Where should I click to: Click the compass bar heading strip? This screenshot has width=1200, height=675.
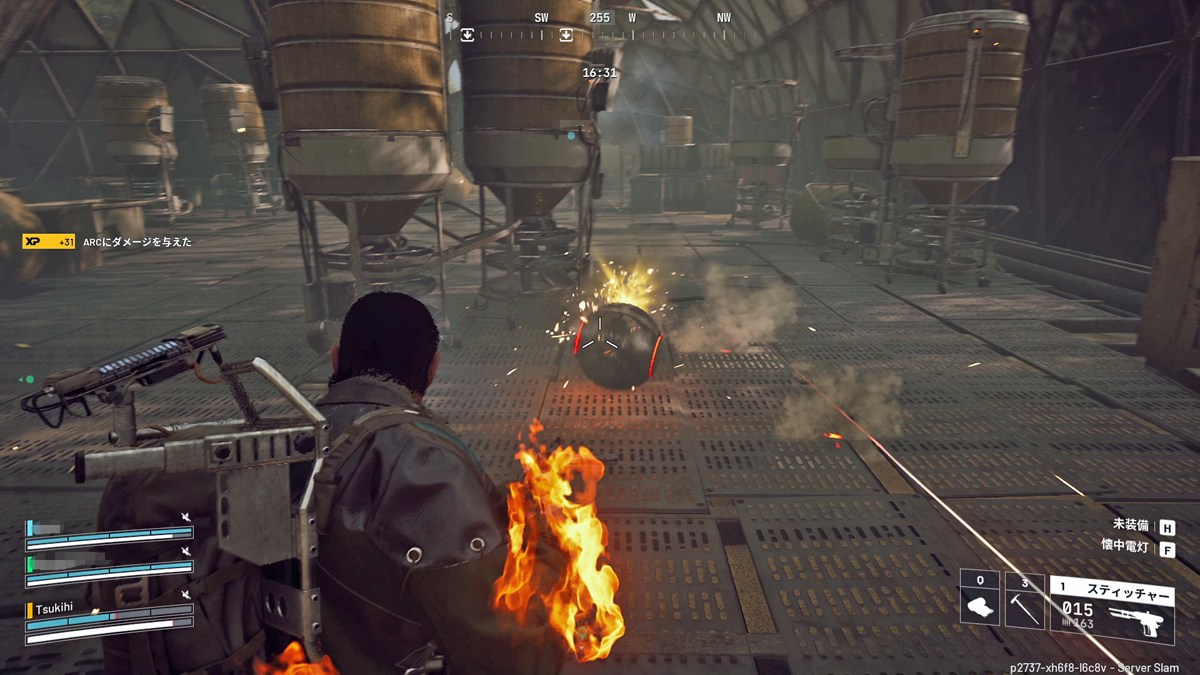(x=600, y=33)
